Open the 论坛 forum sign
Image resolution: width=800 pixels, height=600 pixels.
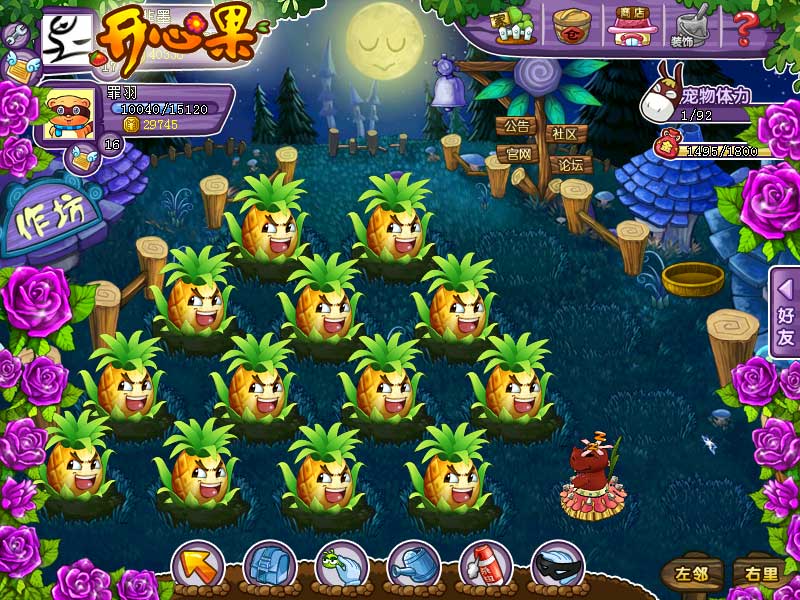coord(571,164)
